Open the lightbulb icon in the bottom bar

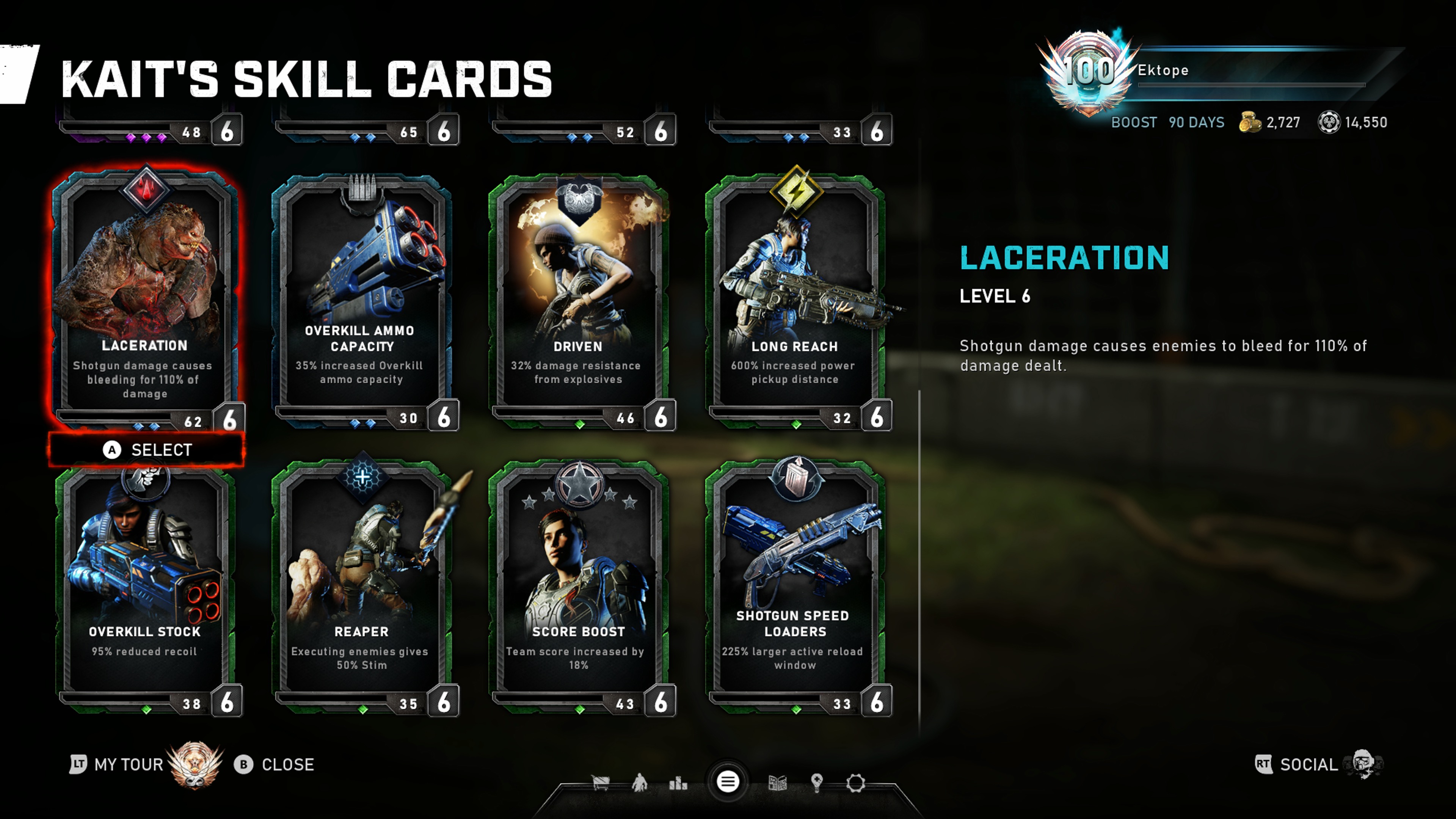[816, 783]
